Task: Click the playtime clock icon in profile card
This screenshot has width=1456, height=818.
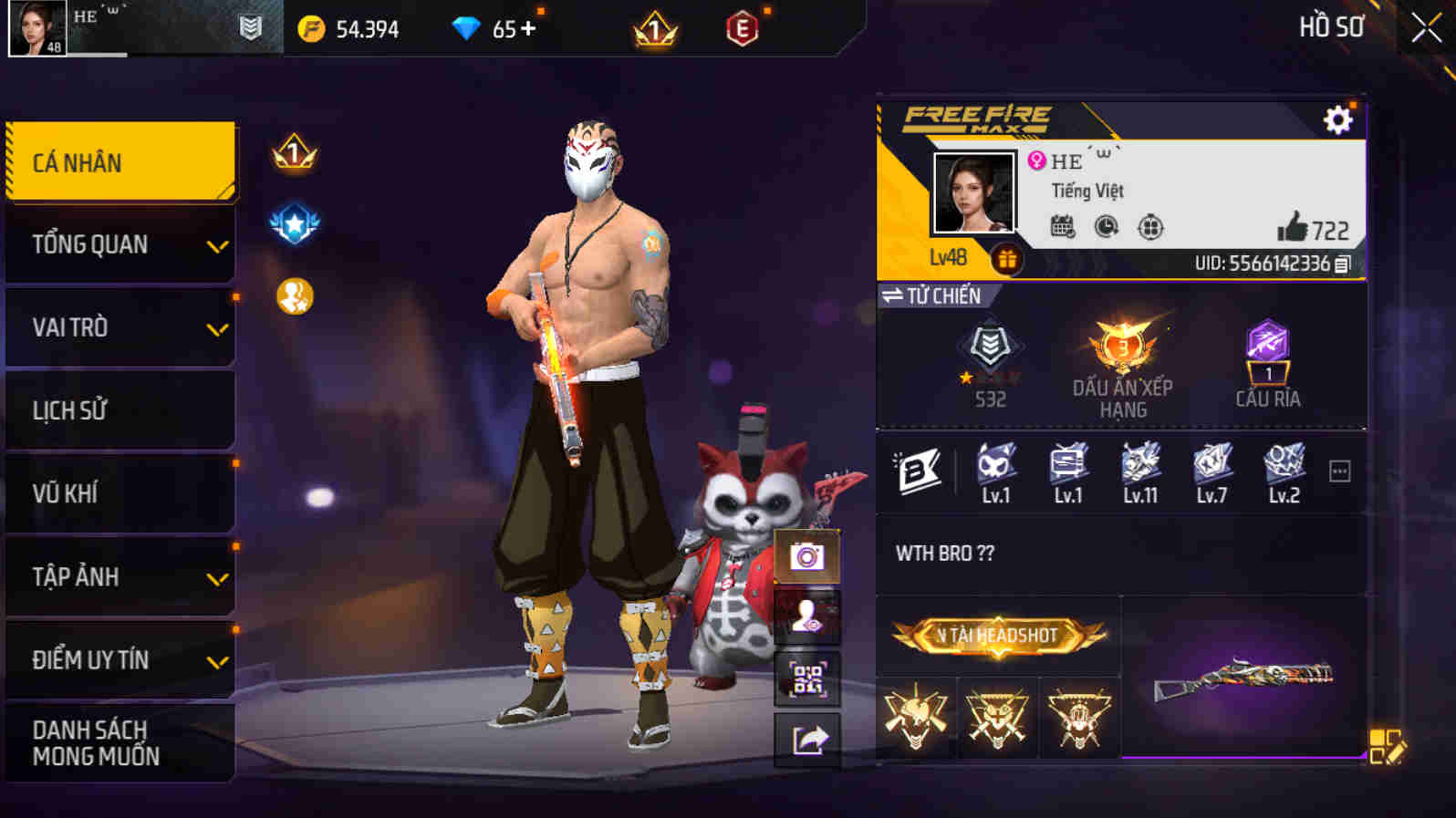Action: tap(1106, 227)
